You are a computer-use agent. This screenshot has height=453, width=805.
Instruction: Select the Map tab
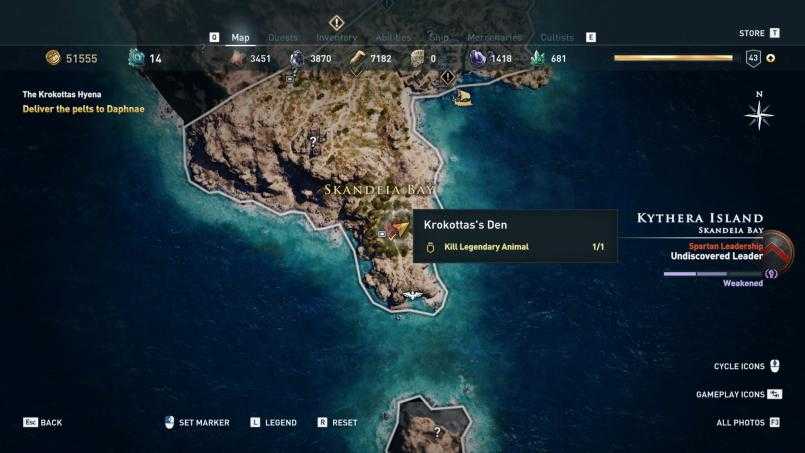[x=240, y=38]
